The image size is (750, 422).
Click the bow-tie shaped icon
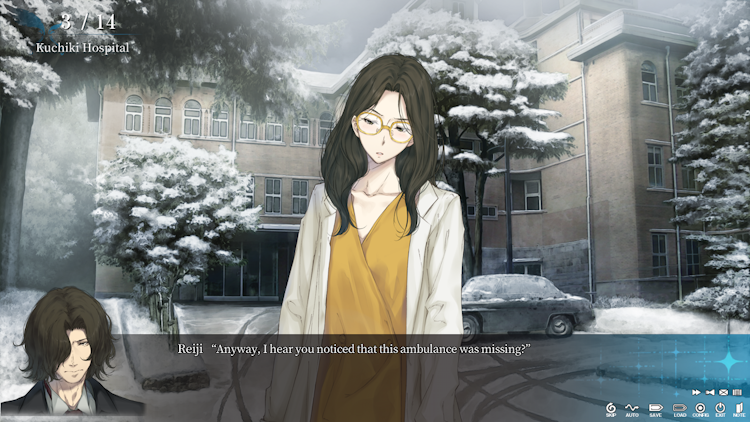(709, 392)
